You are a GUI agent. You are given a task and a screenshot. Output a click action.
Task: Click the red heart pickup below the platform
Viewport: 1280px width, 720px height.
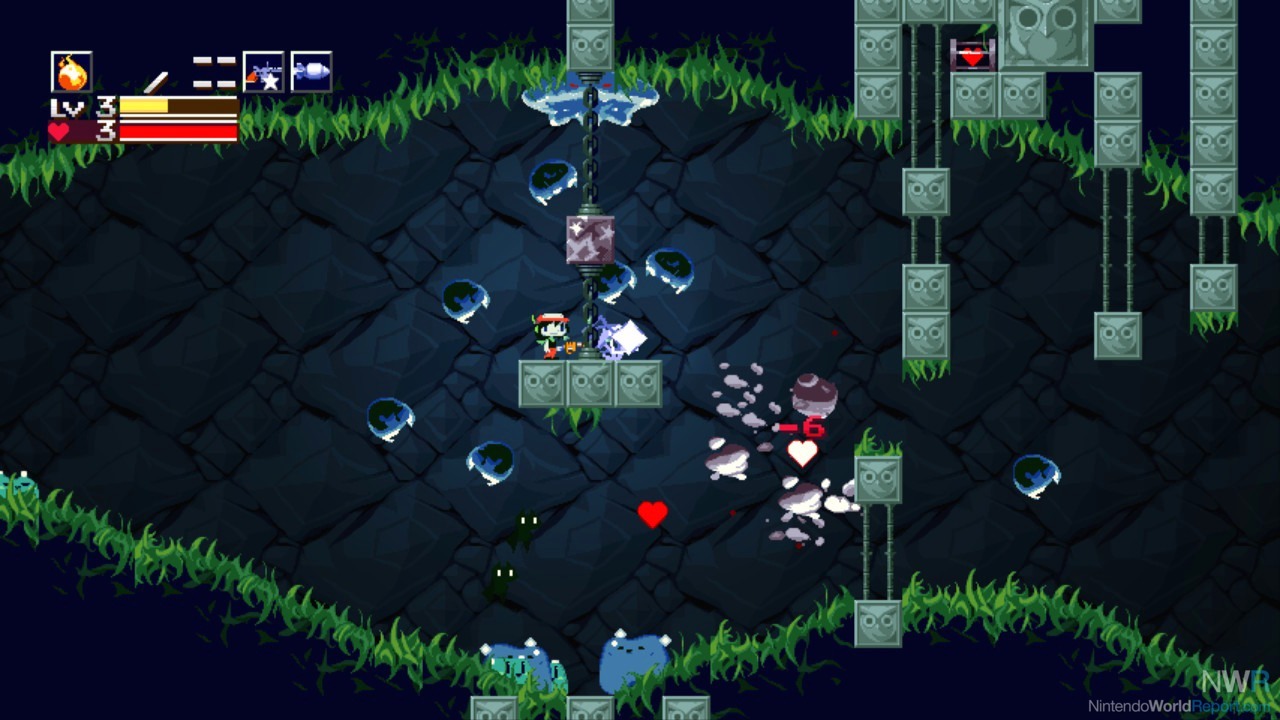coord(652,517)
